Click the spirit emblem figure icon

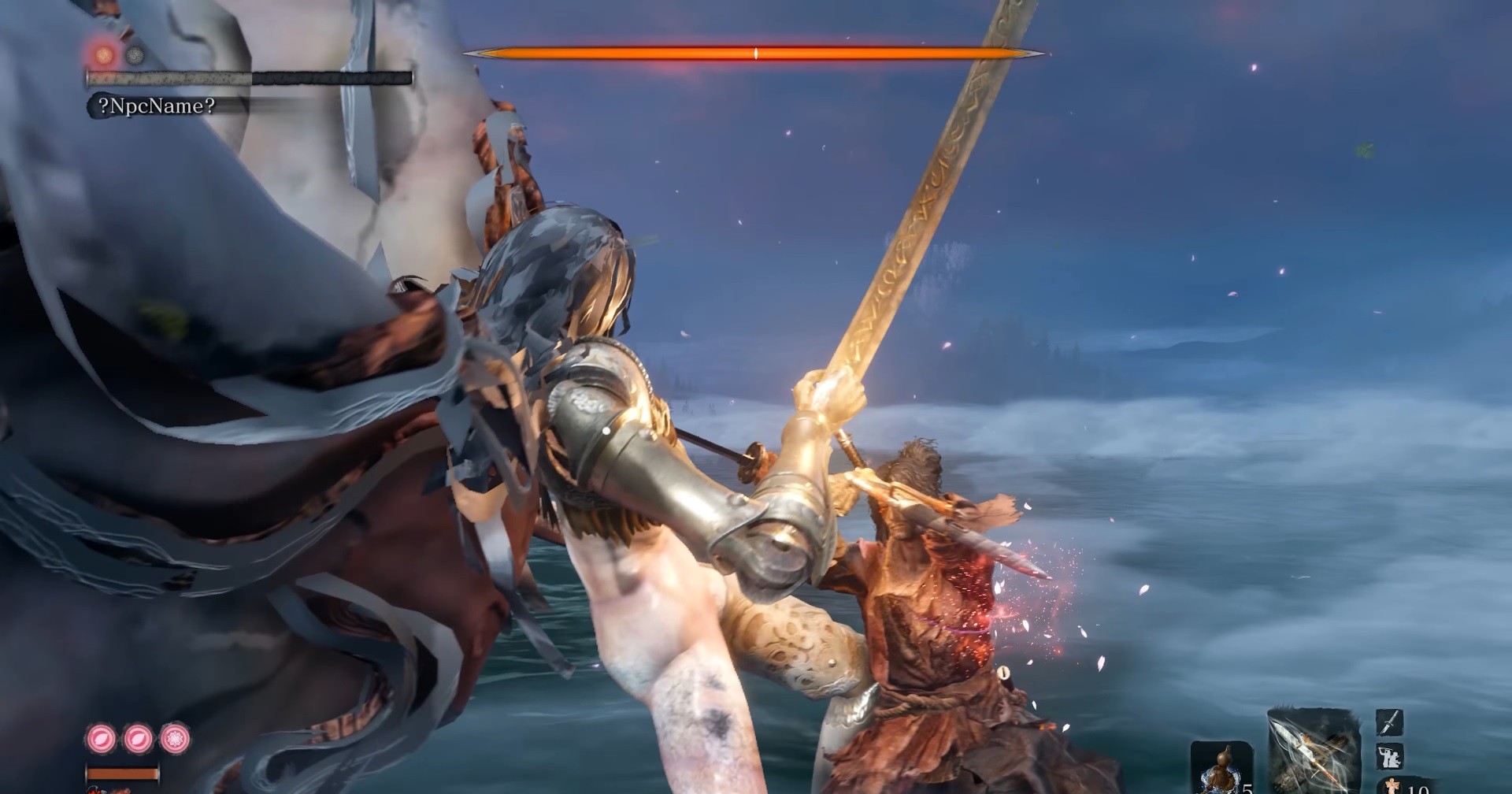[1393, 786]
